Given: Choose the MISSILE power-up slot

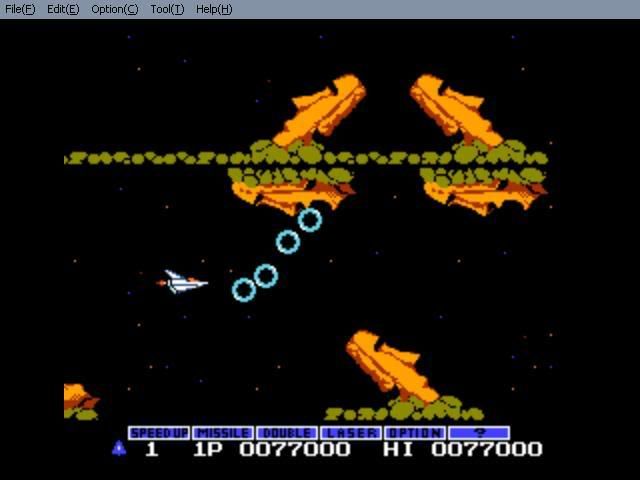Looking at the screenshot, I should (222, 433).
